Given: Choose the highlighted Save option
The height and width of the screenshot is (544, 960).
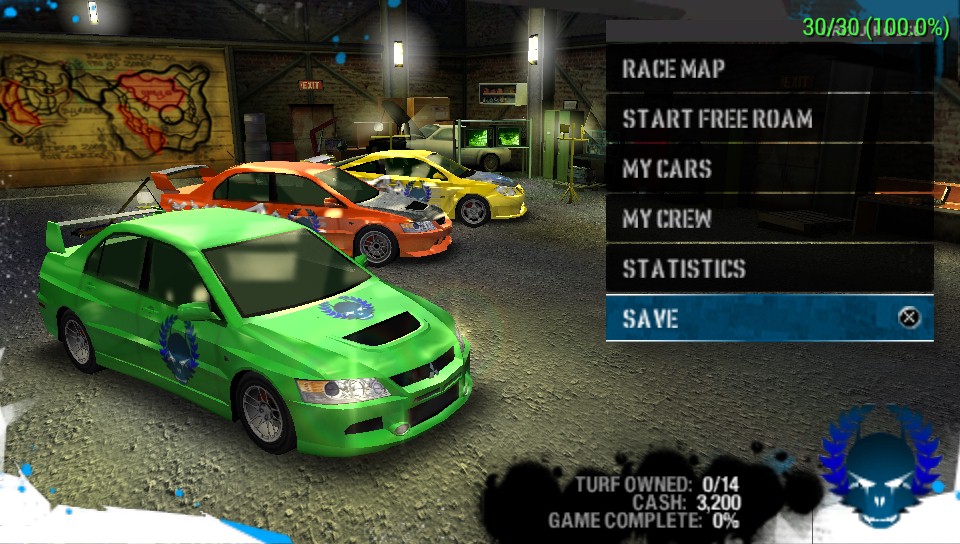Looking at the screenshot, I should coord(769,319).
